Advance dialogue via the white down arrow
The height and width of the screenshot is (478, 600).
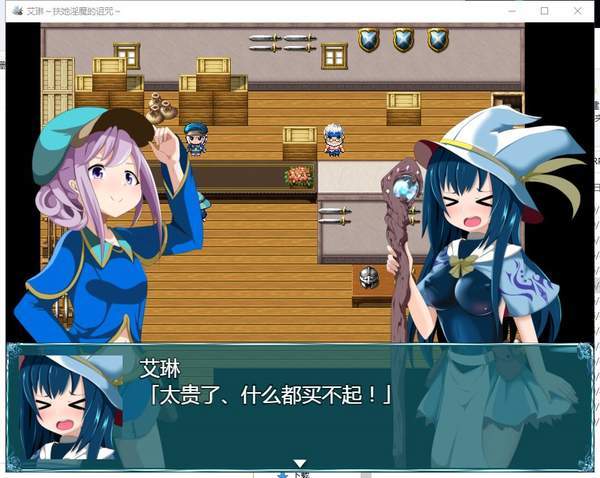click(298, 463)
